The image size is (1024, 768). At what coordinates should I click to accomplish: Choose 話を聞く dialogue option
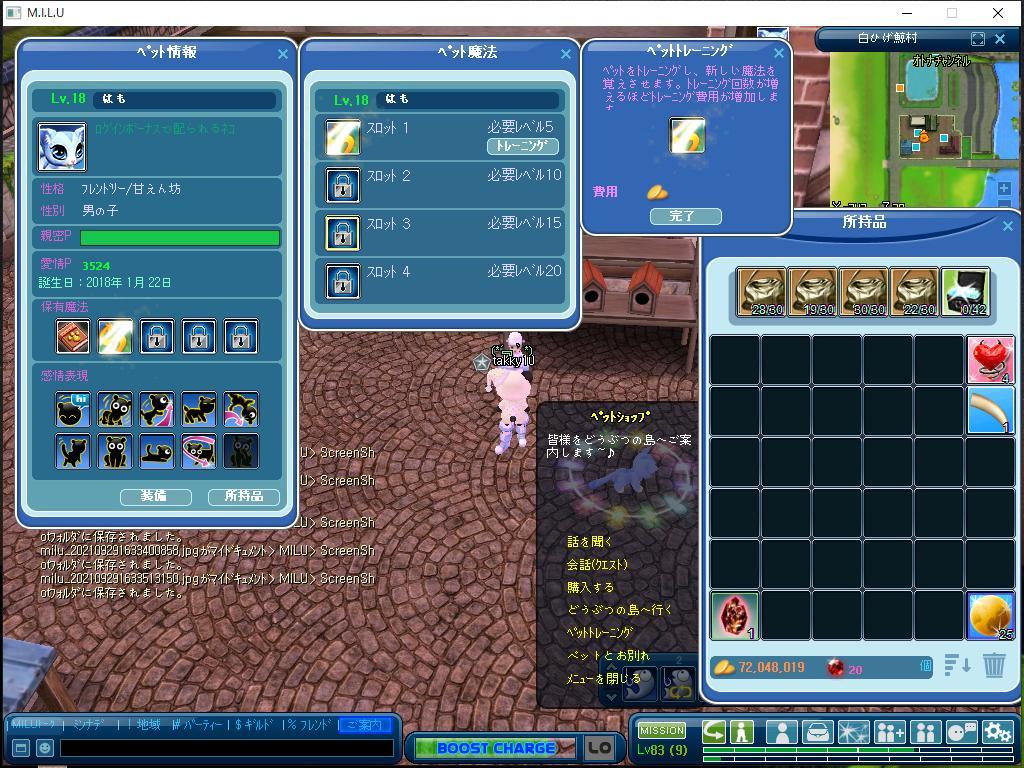589,541
